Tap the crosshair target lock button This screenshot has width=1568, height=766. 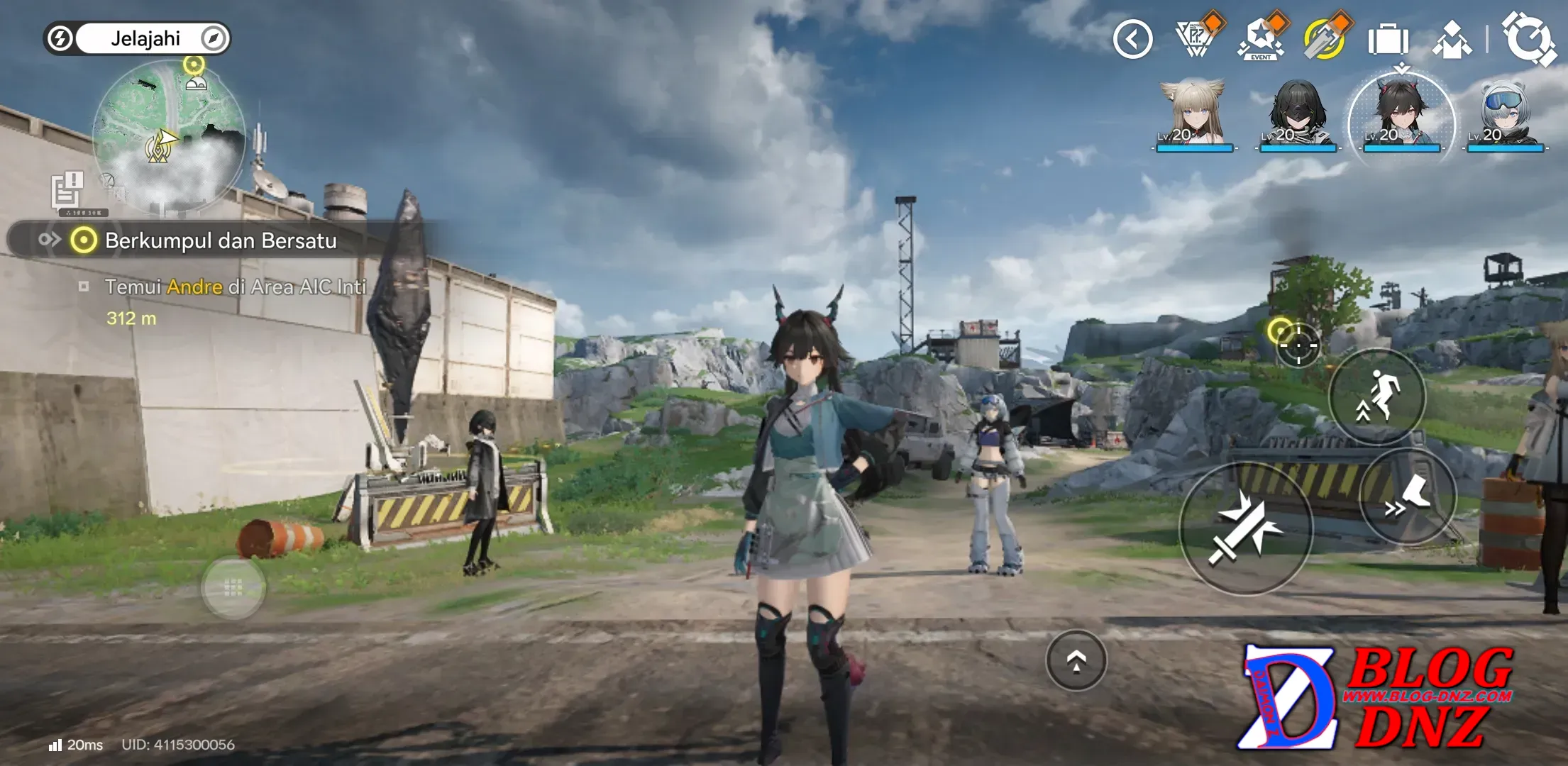click(1298, 345)
